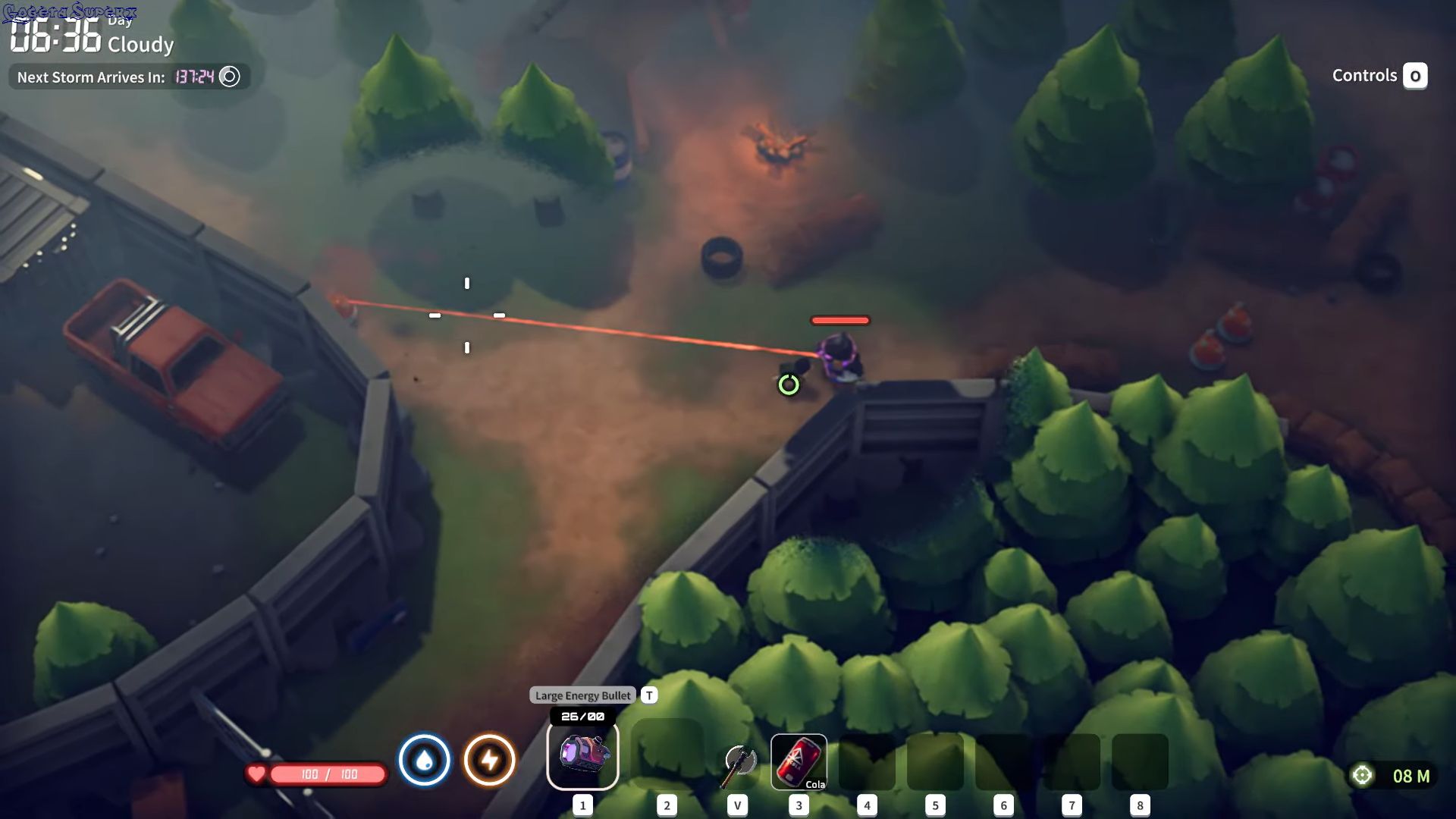This screenshot has width=1456, height=819.
Task: Expand the Large Energy Bullet tooltip
Action: (582, 695)
